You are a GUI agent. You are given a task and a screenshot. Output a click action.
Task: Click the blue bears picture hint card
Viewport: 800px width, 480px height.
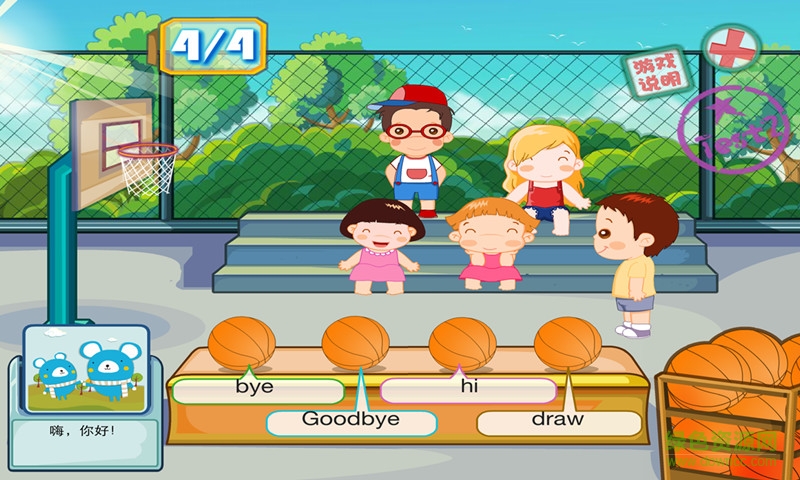point(84,371)
